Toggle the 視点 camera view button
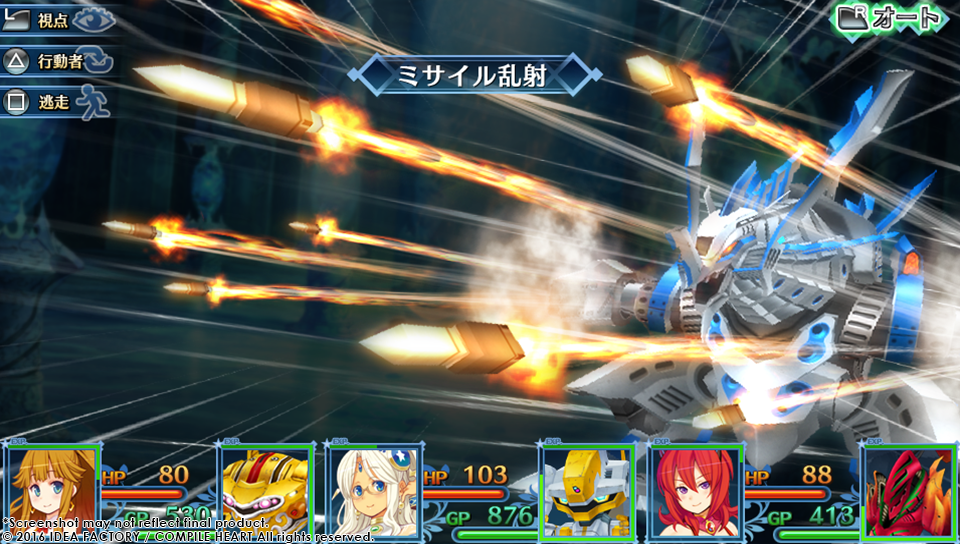The image size is (960, 544). click(57, 20)
